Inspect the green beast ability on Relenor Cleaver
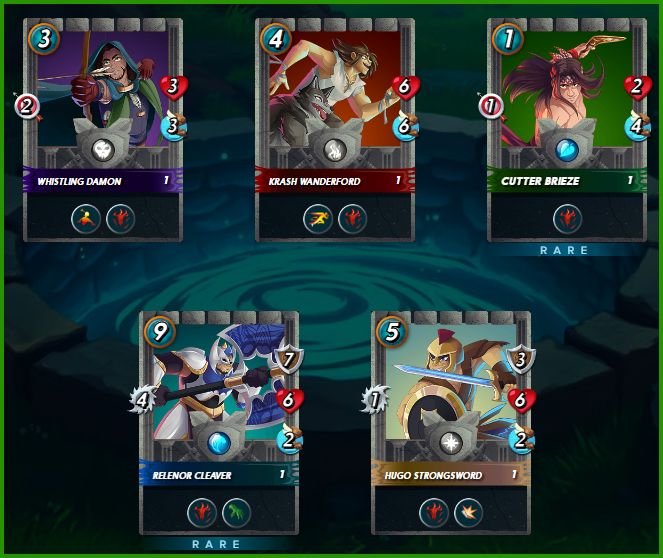This screenshot has width=663, height=558. (236, 511)
